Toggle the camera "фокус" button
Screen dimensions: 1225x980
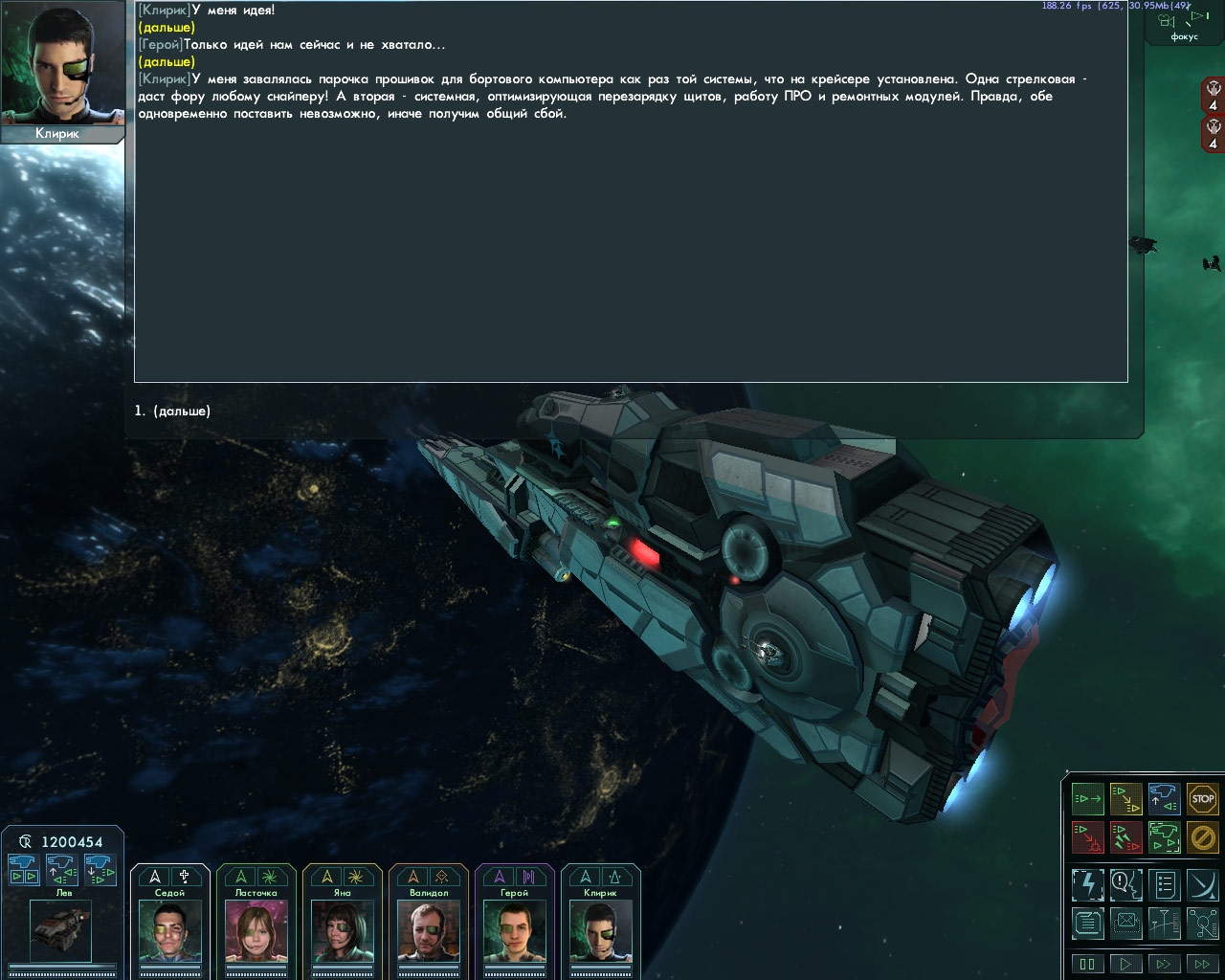[x=1184, y=23]
